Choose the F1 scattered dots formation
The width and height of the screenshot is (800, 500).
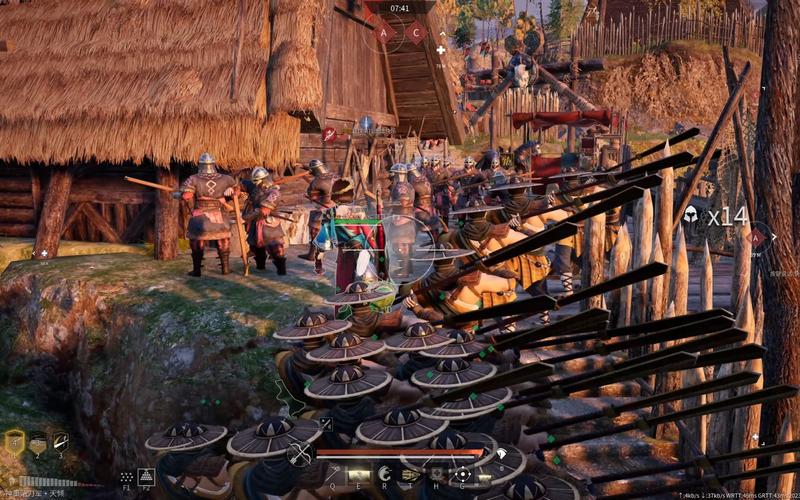(x=127, y=477)
